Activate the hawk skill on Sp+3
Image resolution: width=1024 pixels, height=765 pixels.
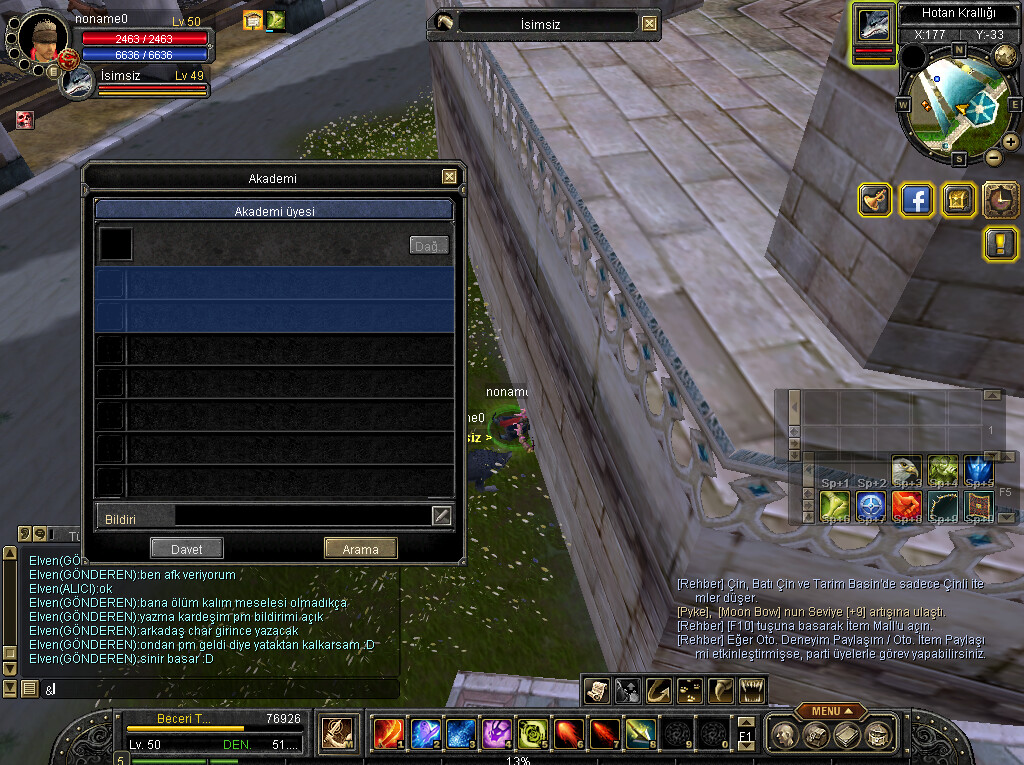click(906, 469)
